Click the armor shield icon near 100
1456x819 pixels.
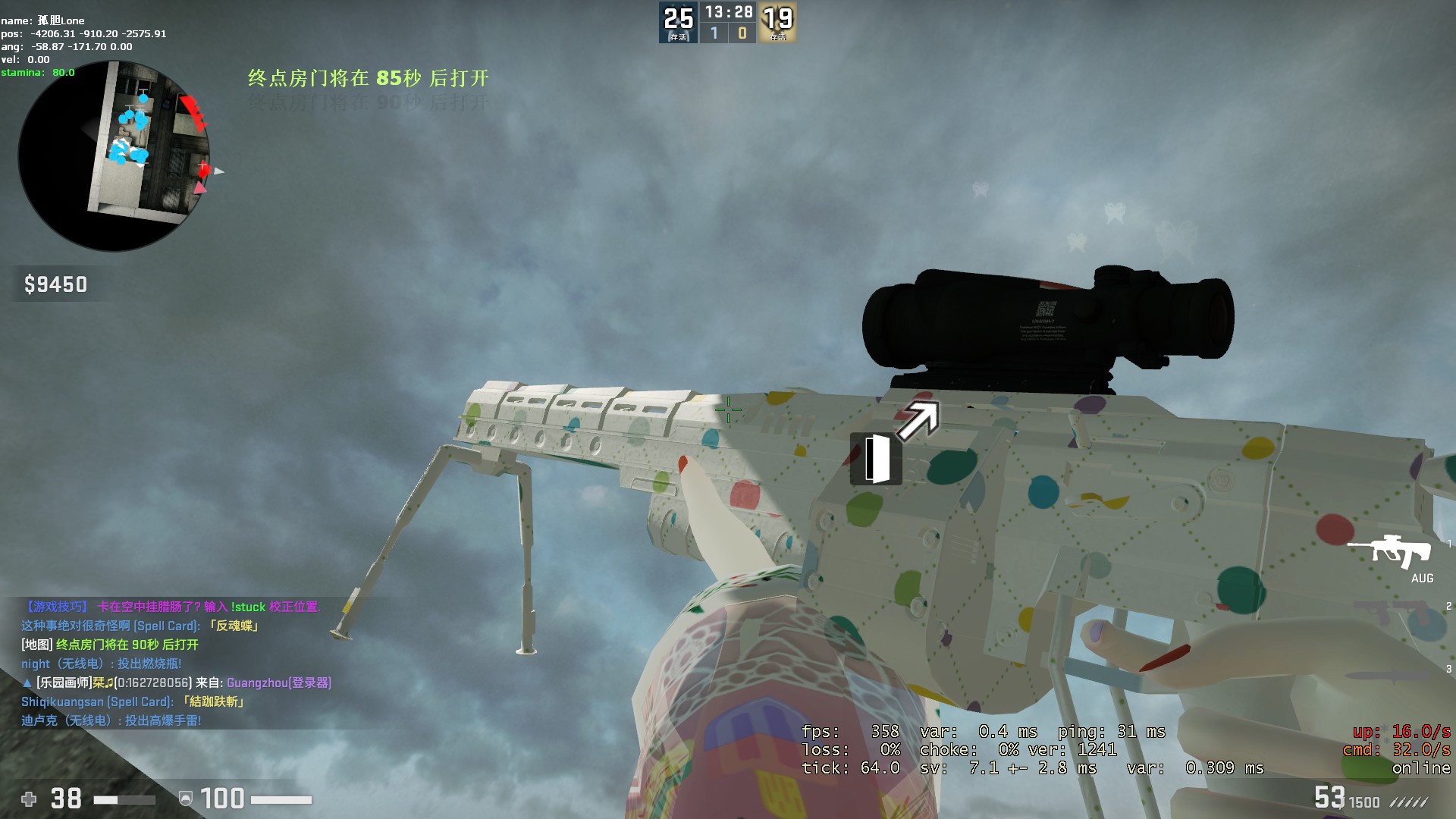tap(187, 799)
